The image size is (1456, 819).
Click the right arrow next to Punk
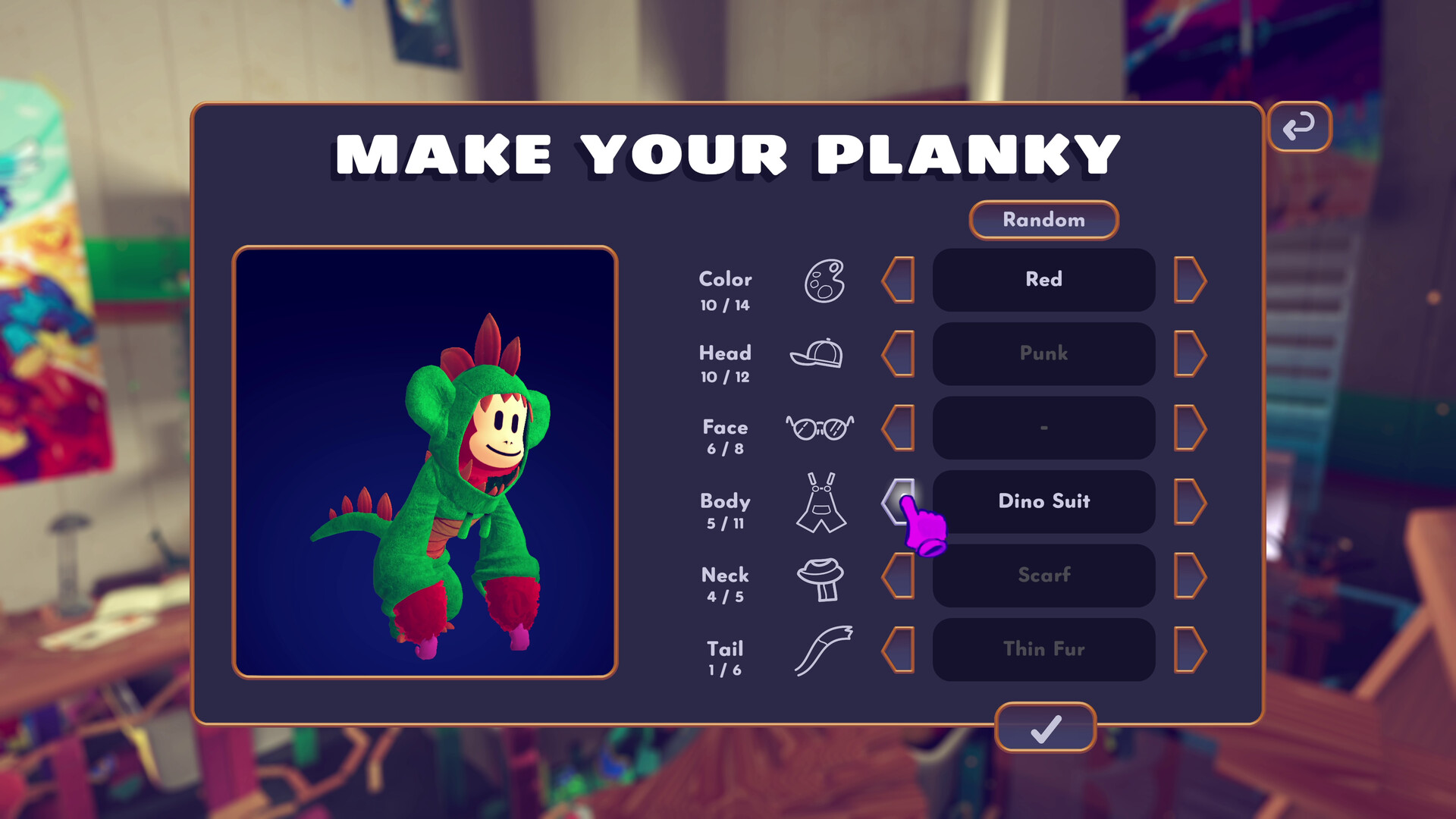click(x=1189, y=354)
